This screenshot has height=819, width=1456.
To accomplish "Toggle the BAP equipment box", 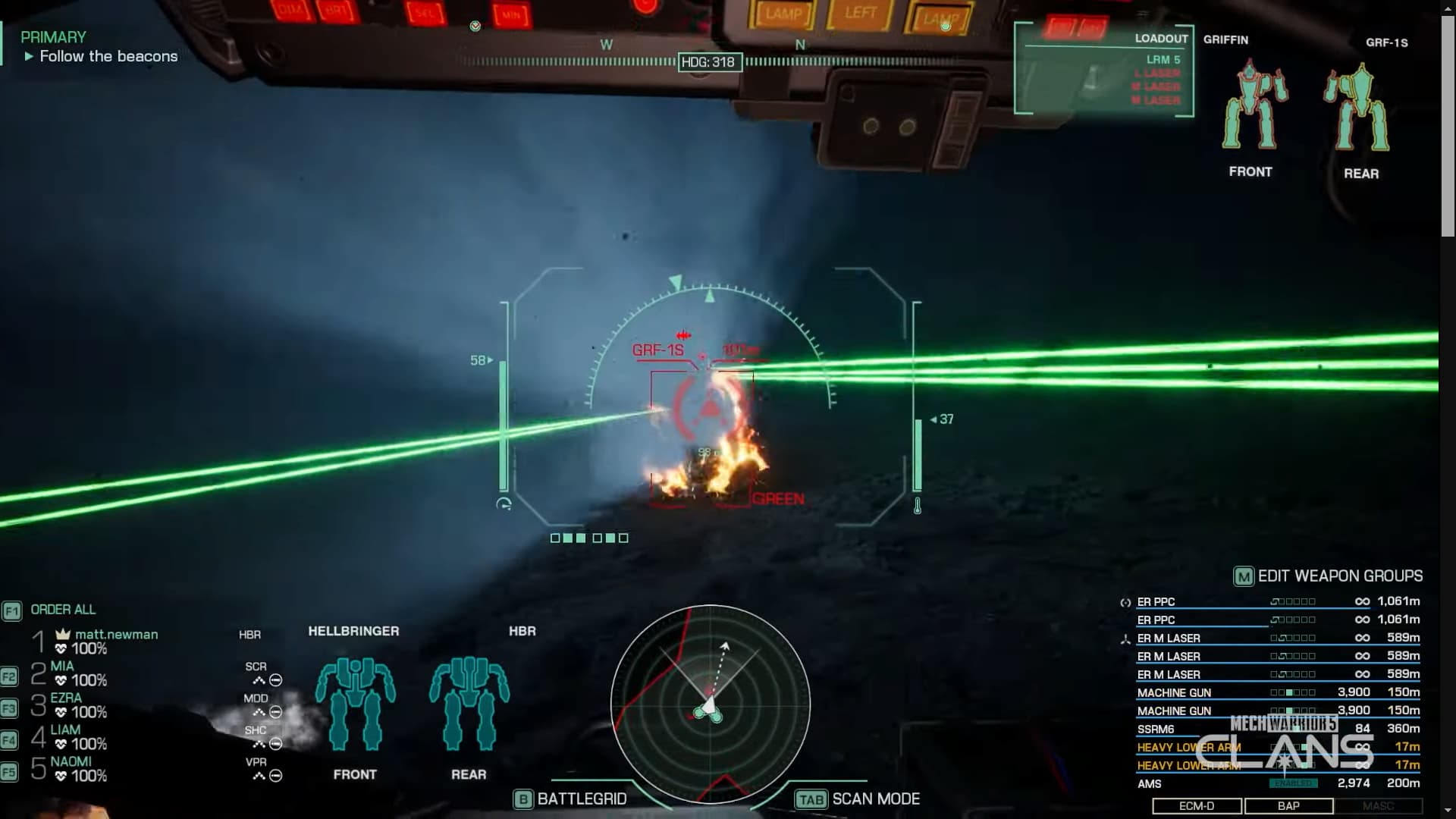I will coord(1288,806).
